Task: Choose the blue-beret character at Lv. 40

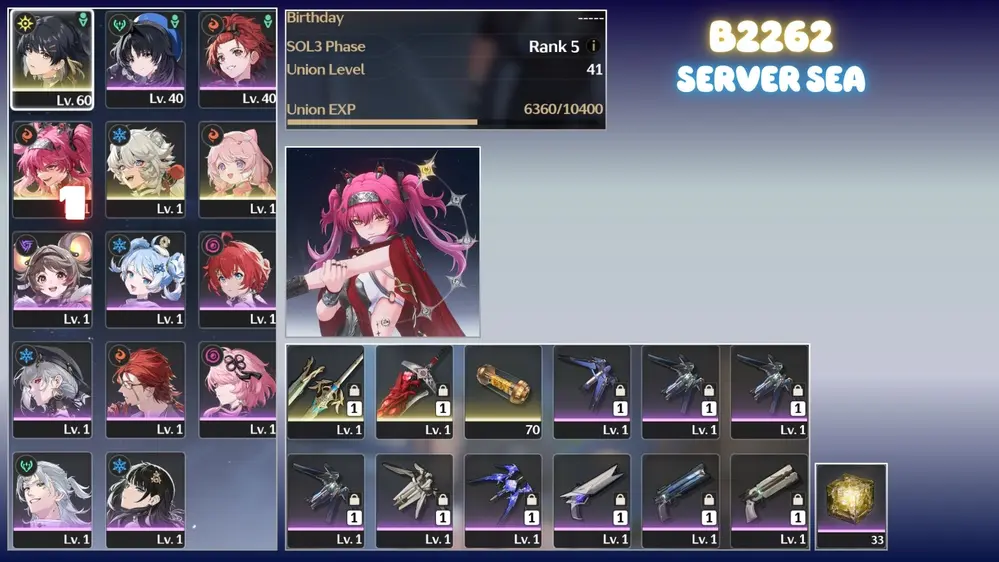Action: pos(146,59)
